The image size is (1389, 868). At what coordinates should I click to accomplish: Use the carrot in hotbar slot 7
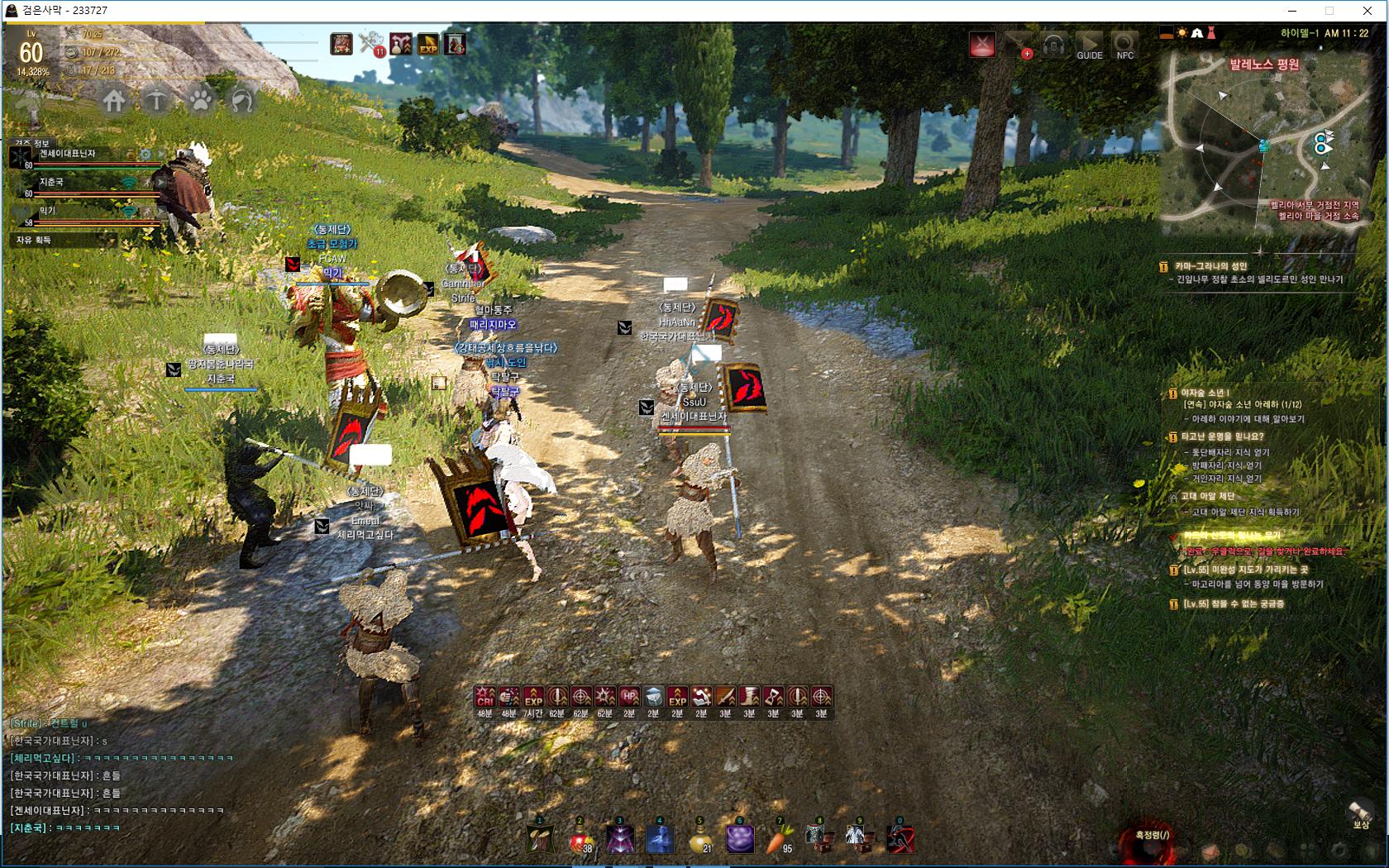pyautogui.click(x=779, y=839)
